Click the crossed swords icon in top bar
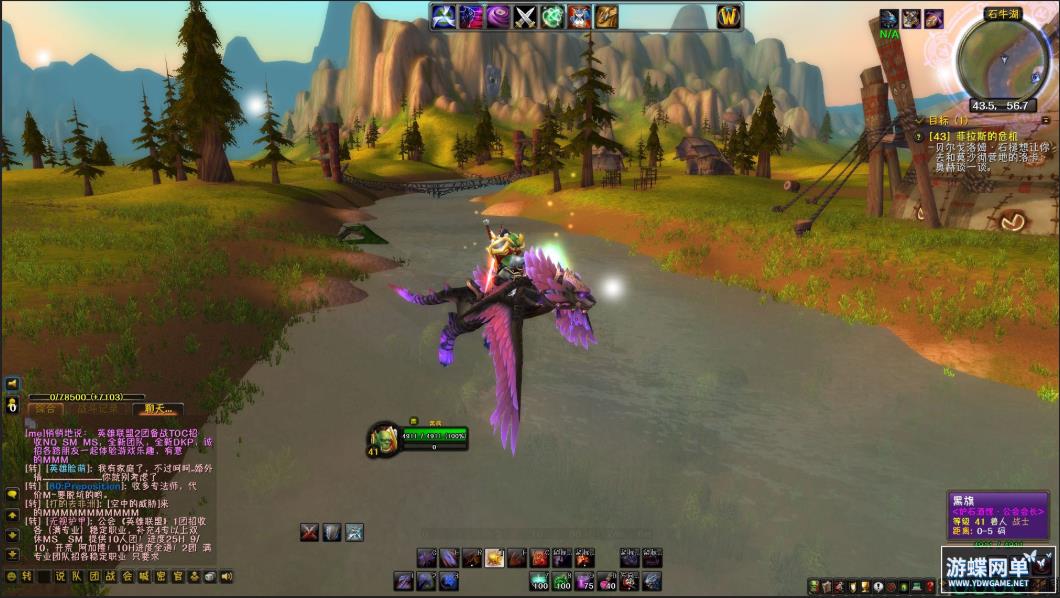Image resolution: width=1060 pixels, height=598 pixels. (525, 16)
